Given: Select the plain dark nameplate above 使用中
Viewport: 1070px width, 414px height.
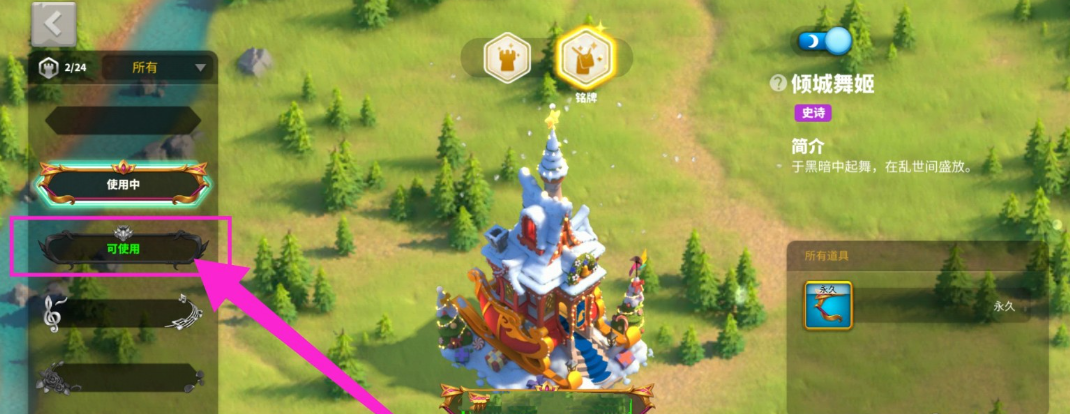Looking at the screenshot, I should pyautogui.click(x=123, y=121).
